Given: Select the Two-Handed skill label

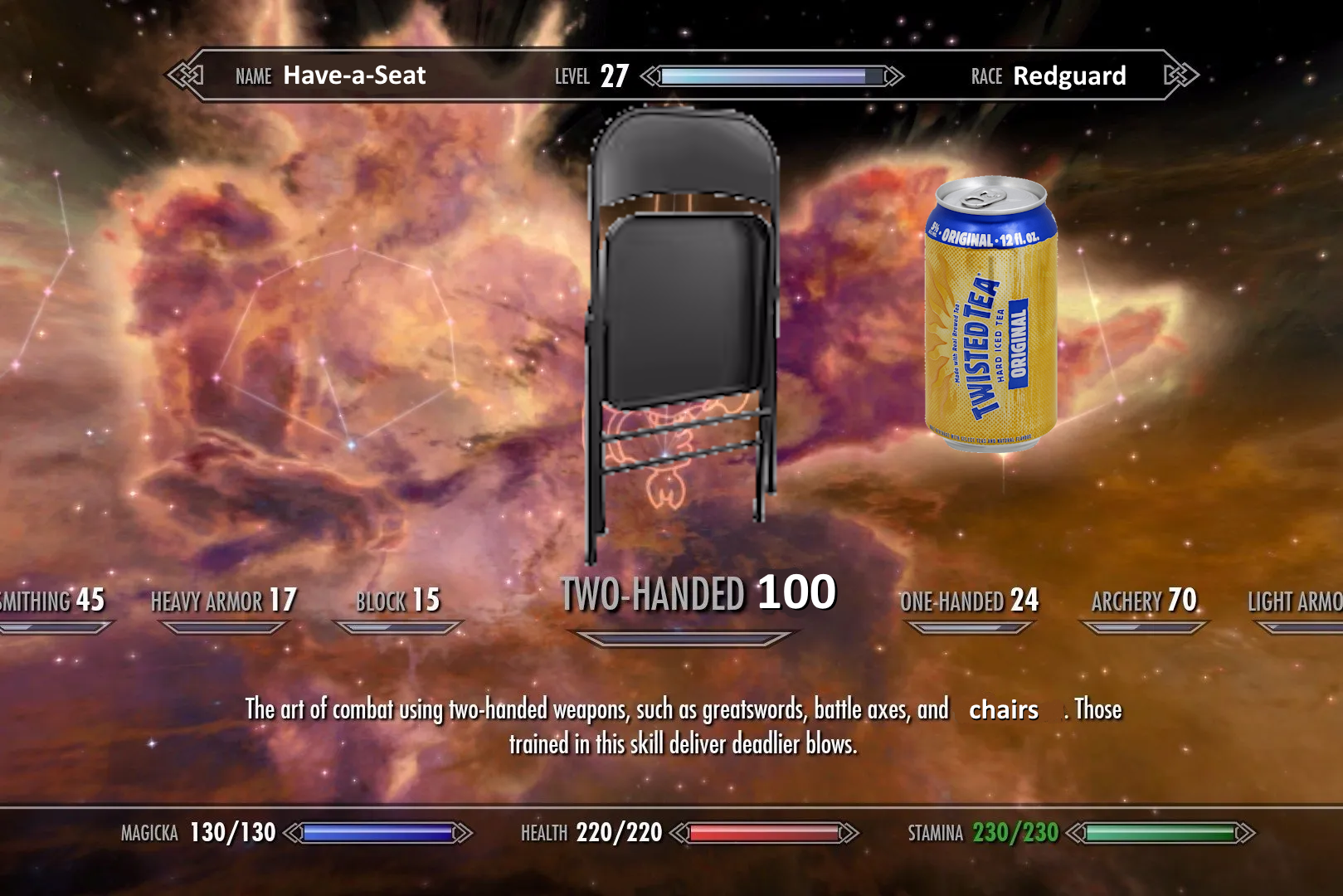Looking at the screenshot, I should [x=697, y=594].
